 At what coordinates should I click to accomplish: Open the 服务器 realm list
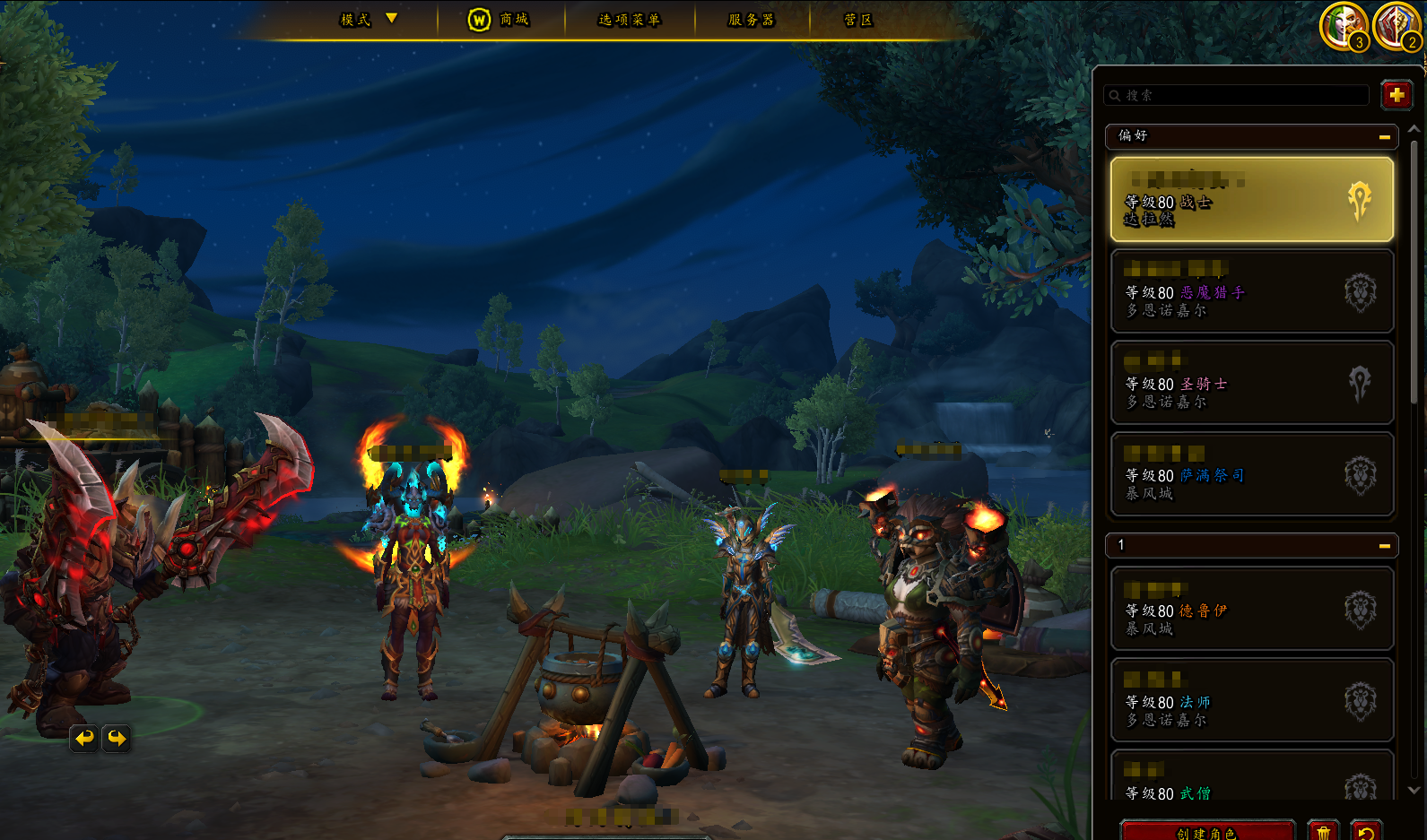coord(751,20)
